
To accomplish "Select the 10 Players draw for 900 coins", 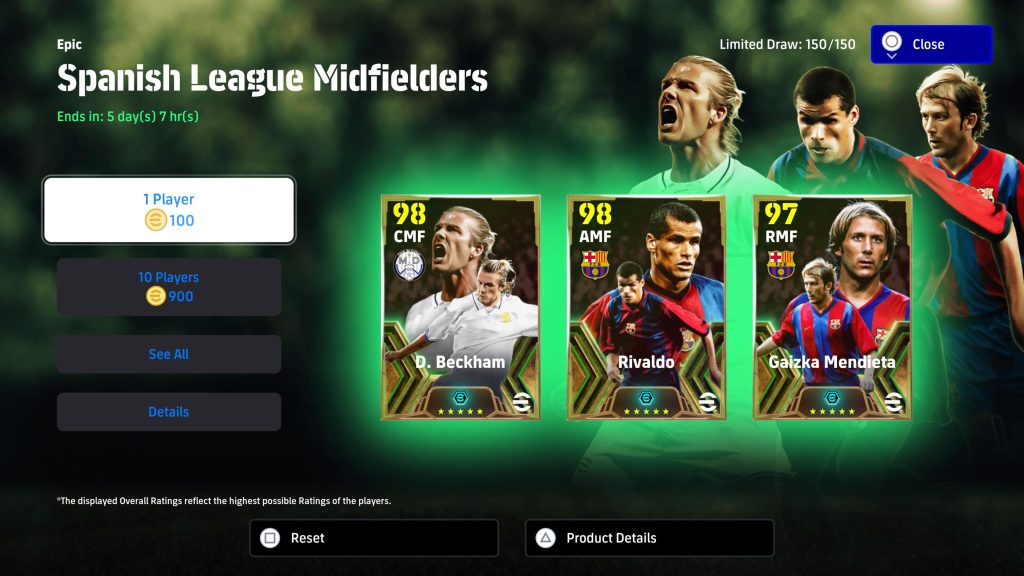I will 169,287.
